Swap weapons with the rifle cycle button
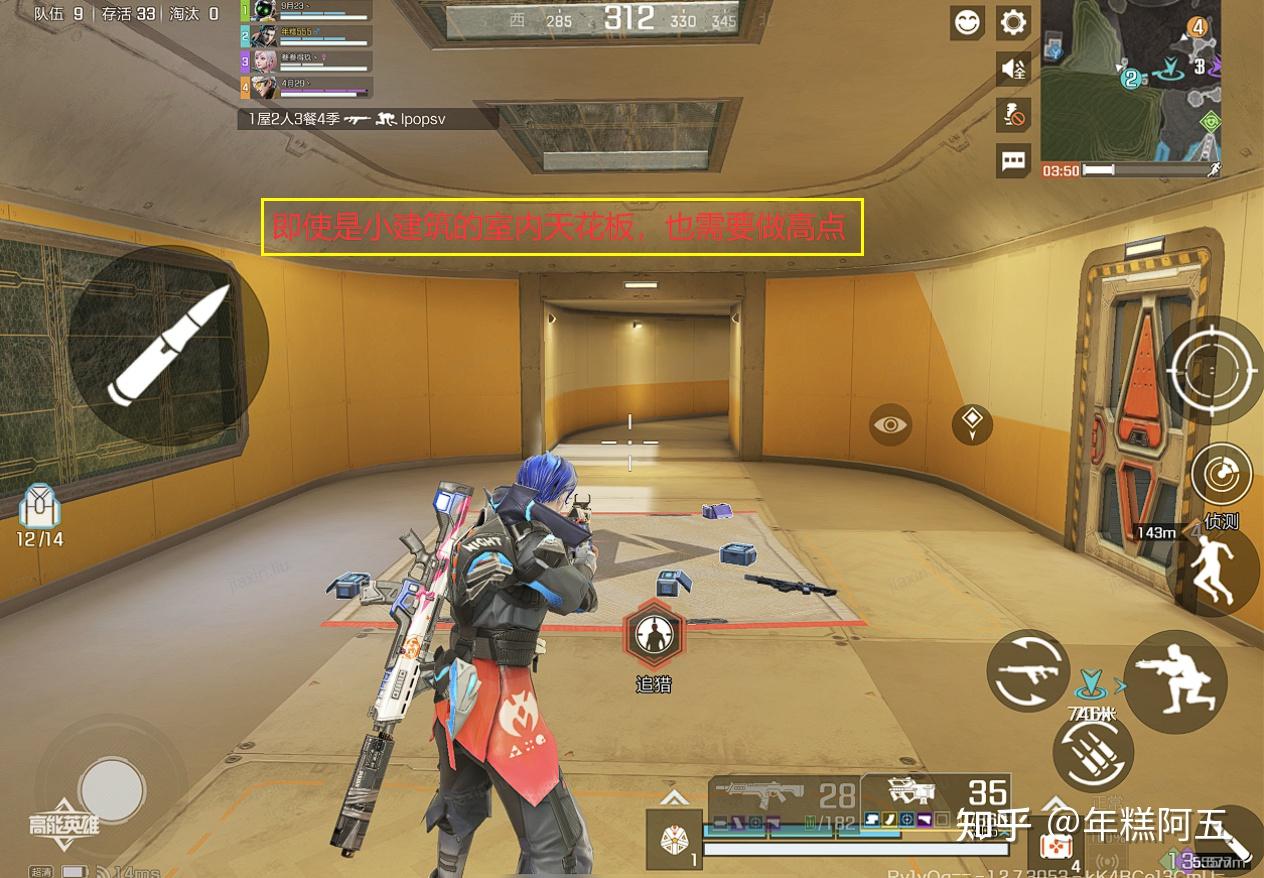The height and width of the screenshot is (878, 1264). tap(1028, 671)
